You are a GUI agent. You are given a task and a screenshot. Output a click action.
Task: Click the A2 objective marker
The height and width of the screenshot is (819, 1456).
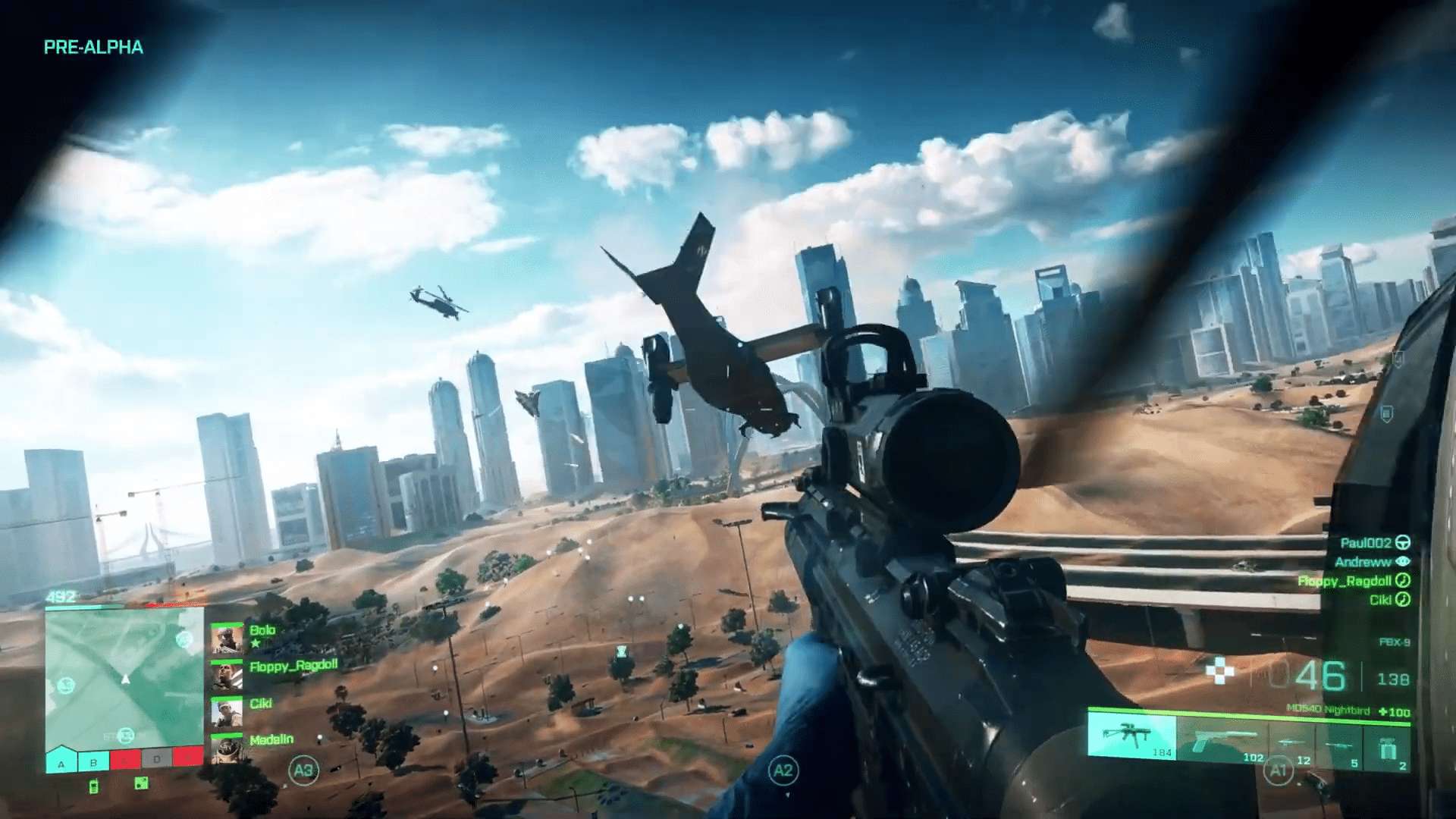783,771
